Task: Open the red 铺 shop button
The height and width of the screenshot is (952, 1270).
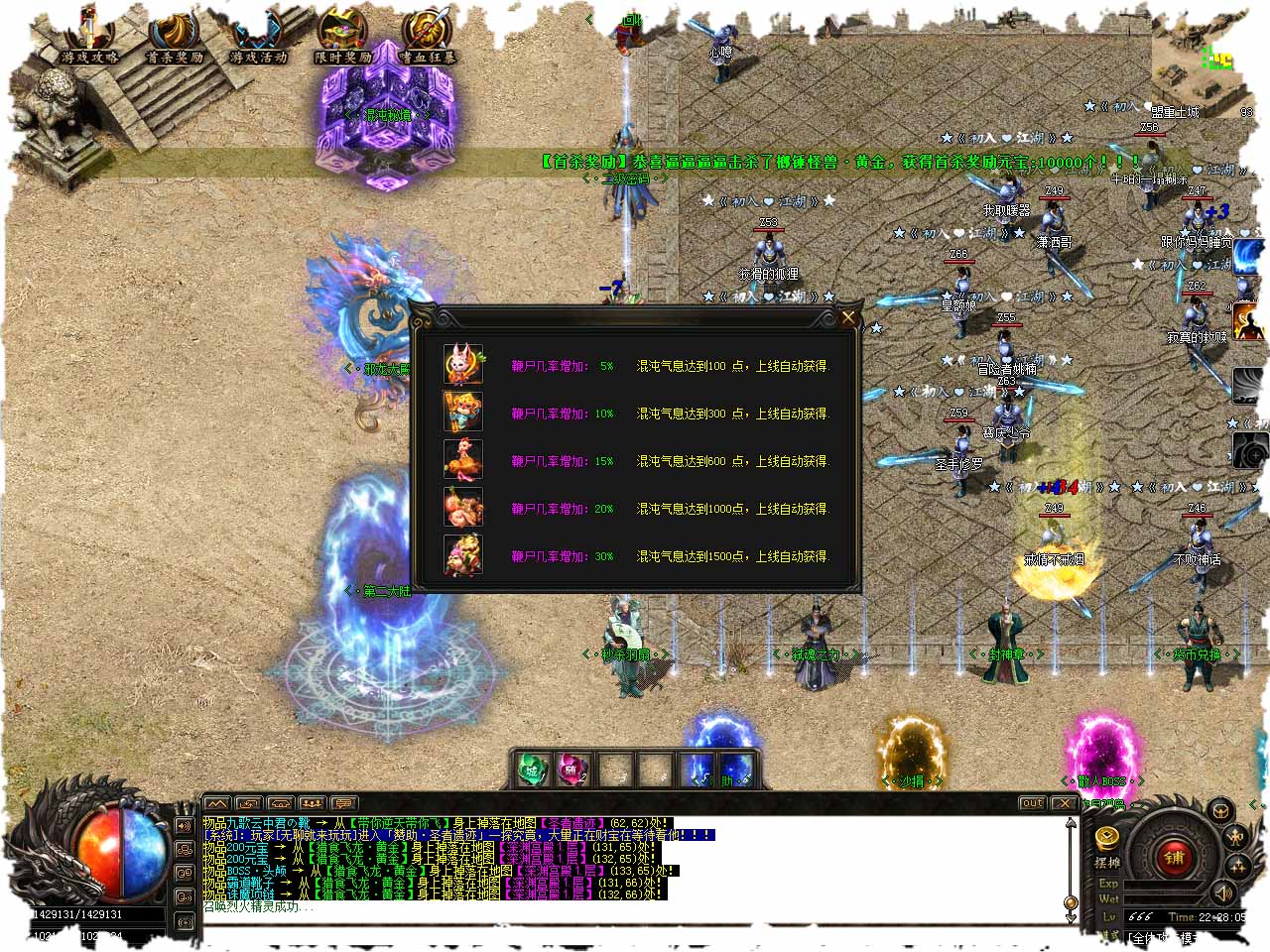Action: (x=1175, y=858)
